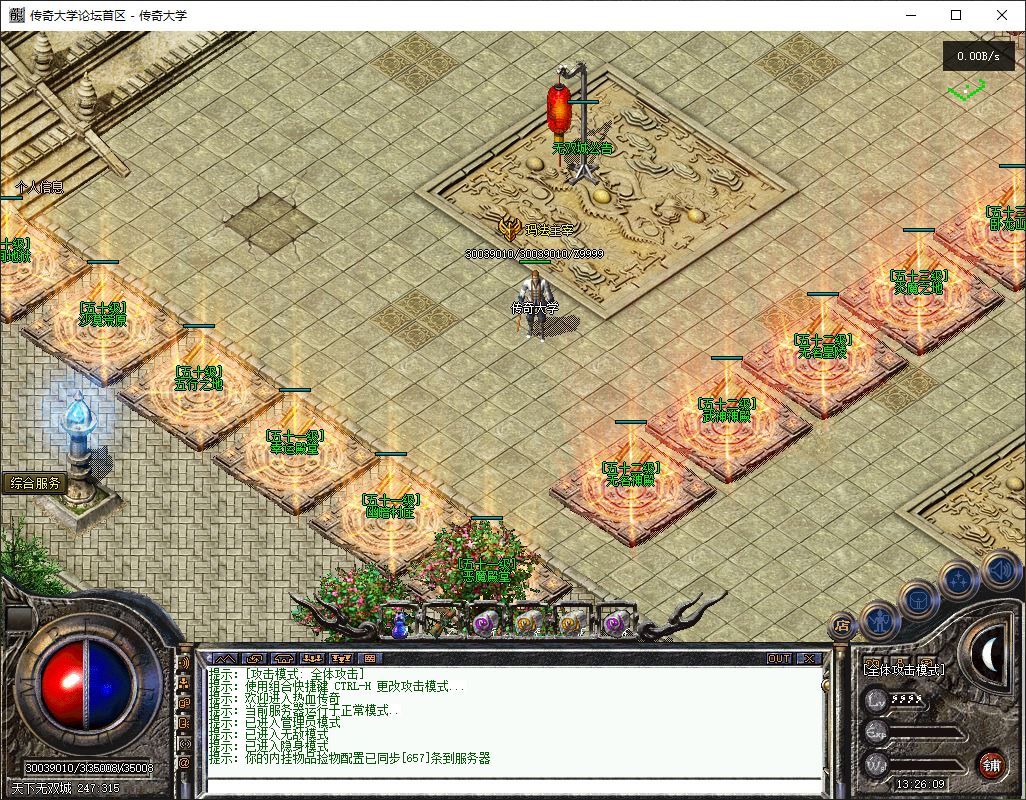Click the green minimap arrow icon
Viewport: 1026px width, 800px height.
point(966,91)
